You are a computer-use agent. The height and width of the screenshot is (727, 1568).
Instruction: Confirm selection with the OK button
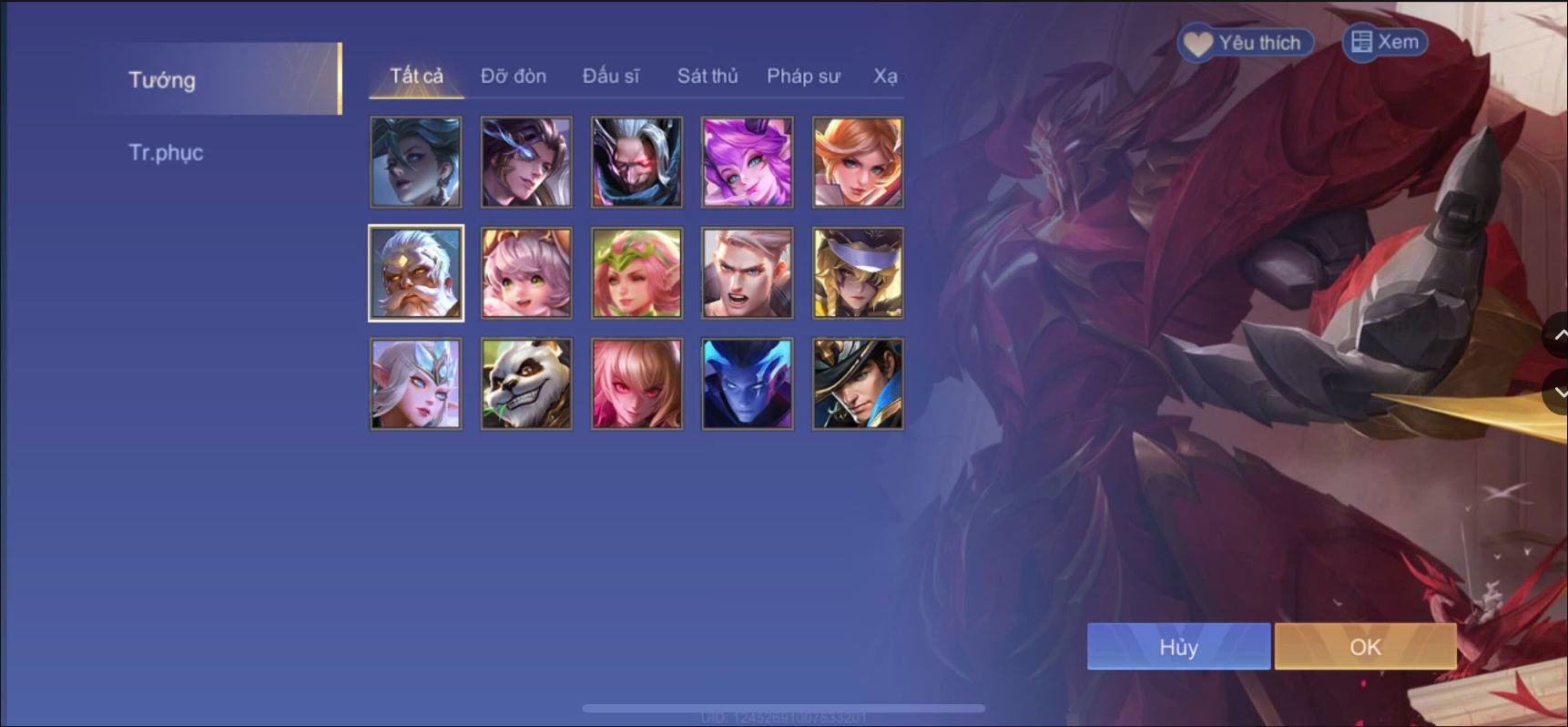1364,647
